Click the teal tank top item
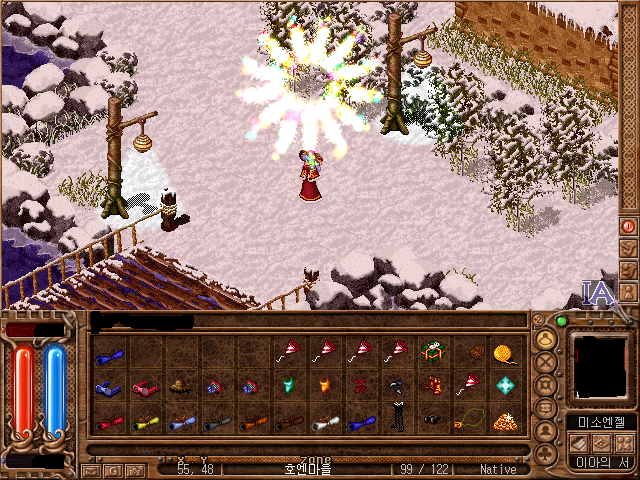The width and height of the screenshot is (640, 480). 289,387
